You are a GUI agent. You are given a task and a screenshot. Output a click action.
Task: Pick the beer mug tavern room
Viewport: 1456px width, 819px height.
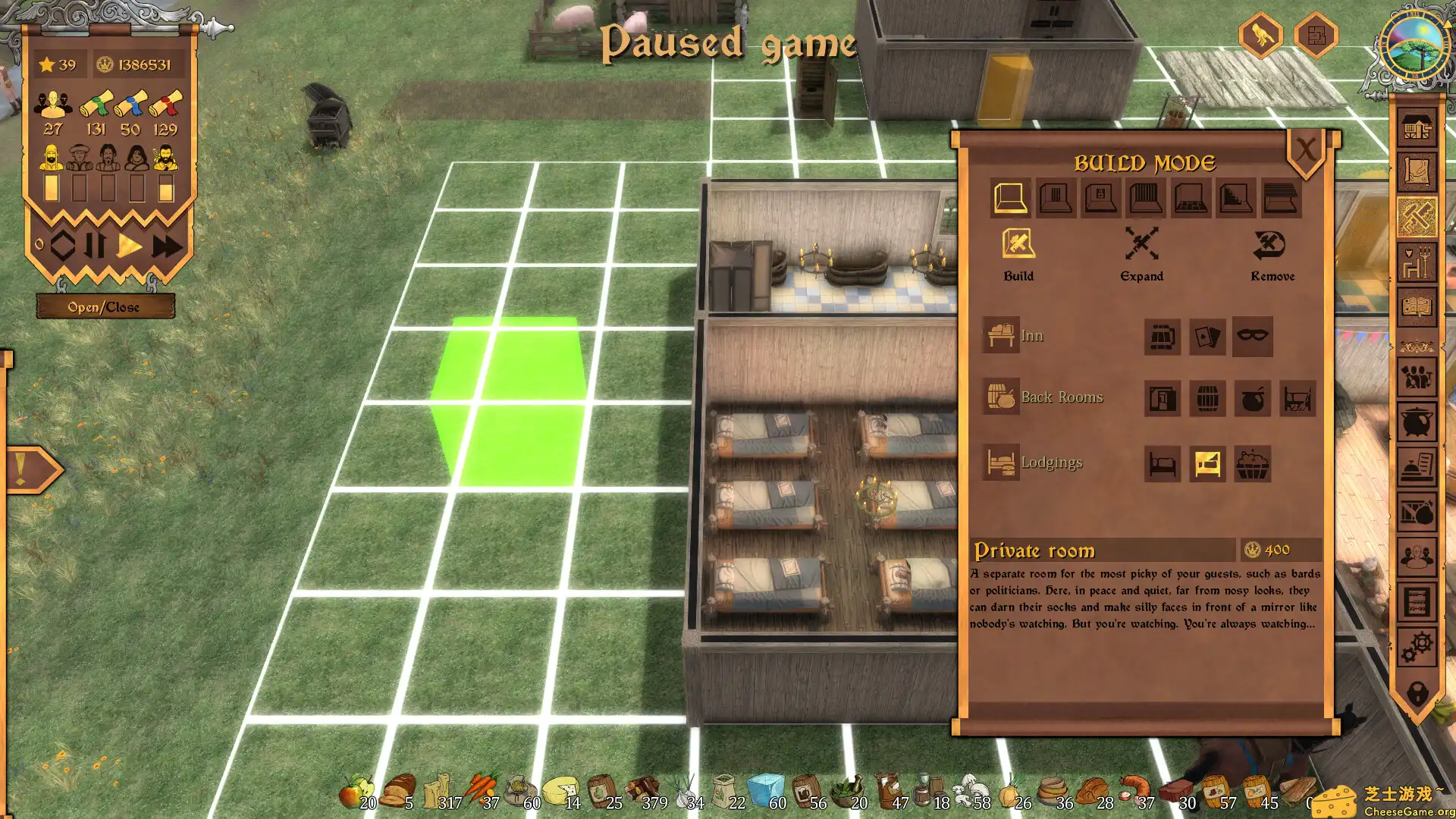pyautogui.click(x=1162, y=337)
